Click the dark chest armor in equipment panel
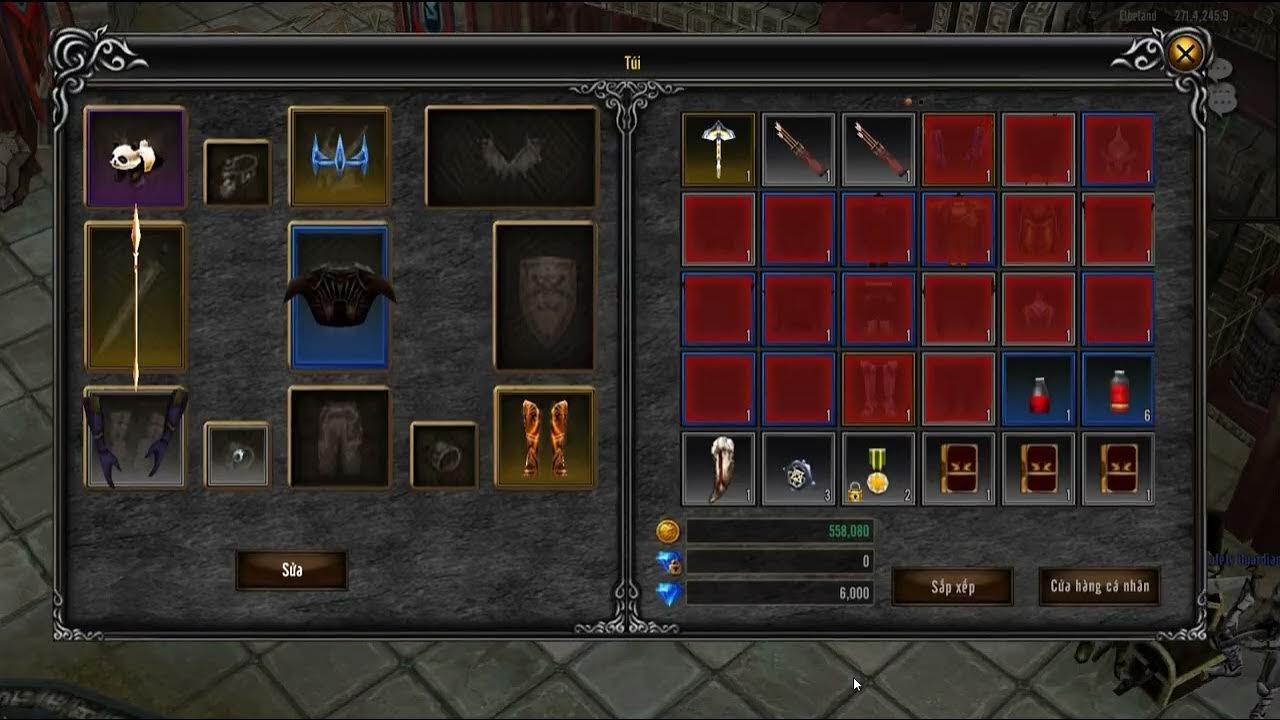Screen dimensions: 1280x720 point(339,295)
